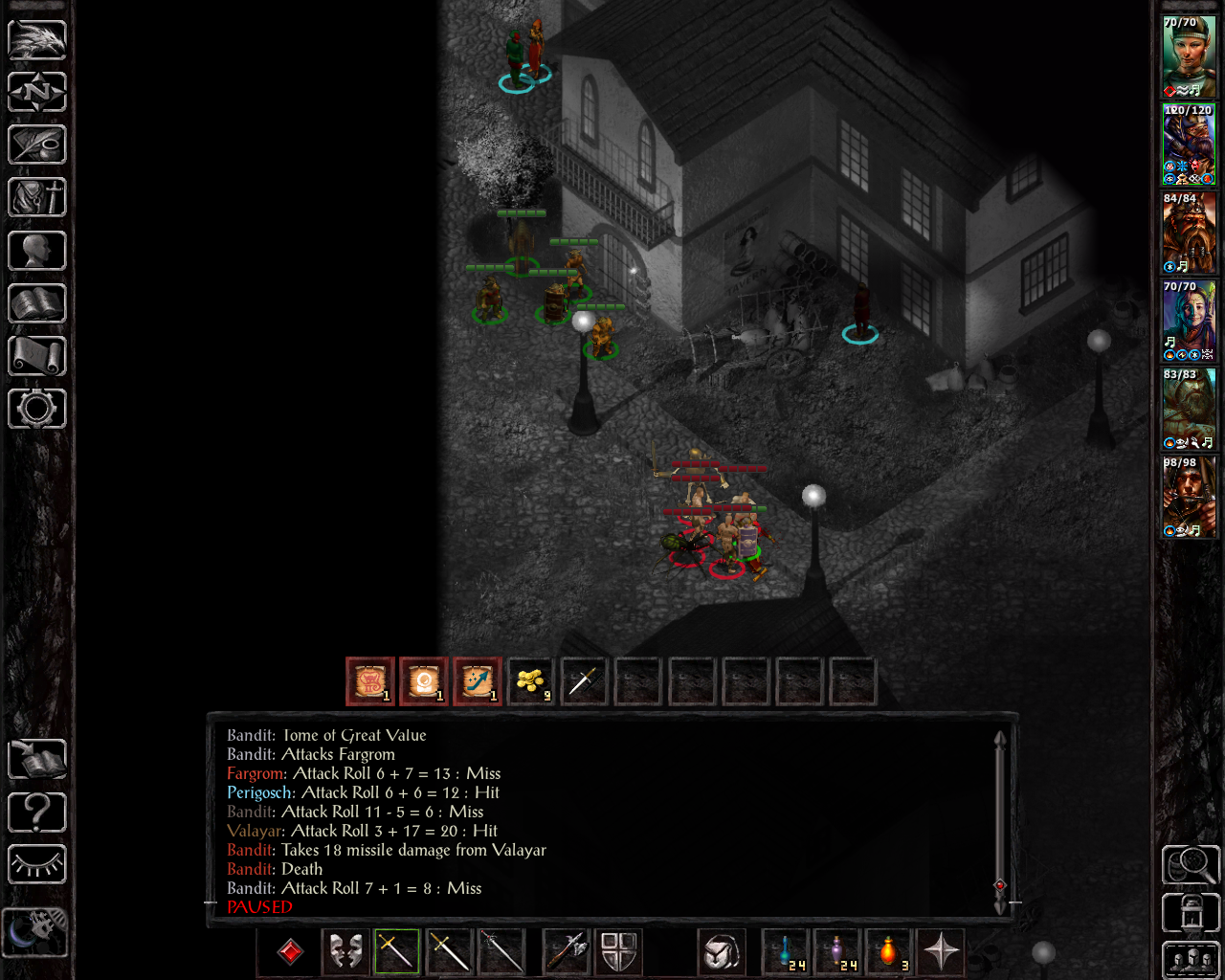1225x980 pixels.
Task: Click the talk button with two masks
Action: [x=345, y=951]
